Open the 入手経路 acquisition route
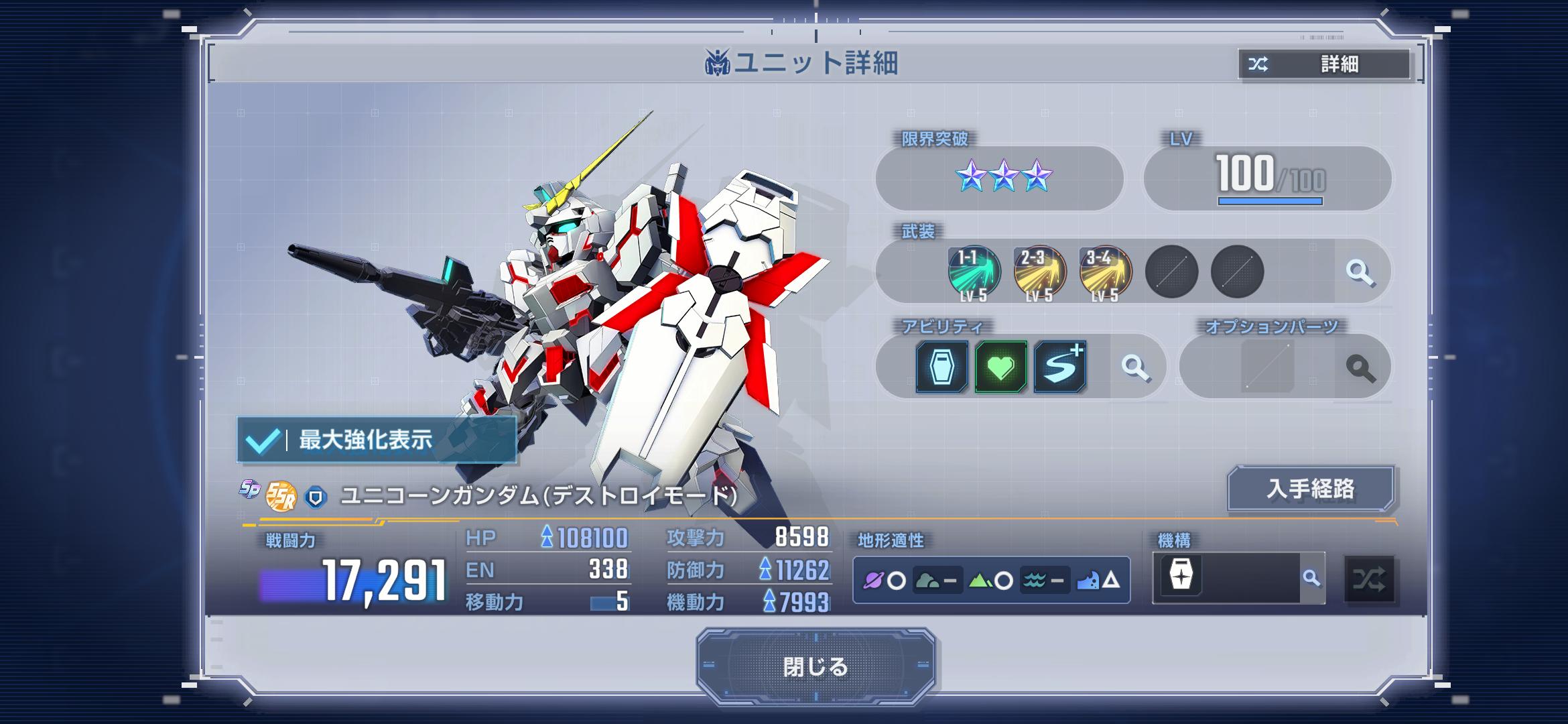The image size is (1568, 724). 1310,489
